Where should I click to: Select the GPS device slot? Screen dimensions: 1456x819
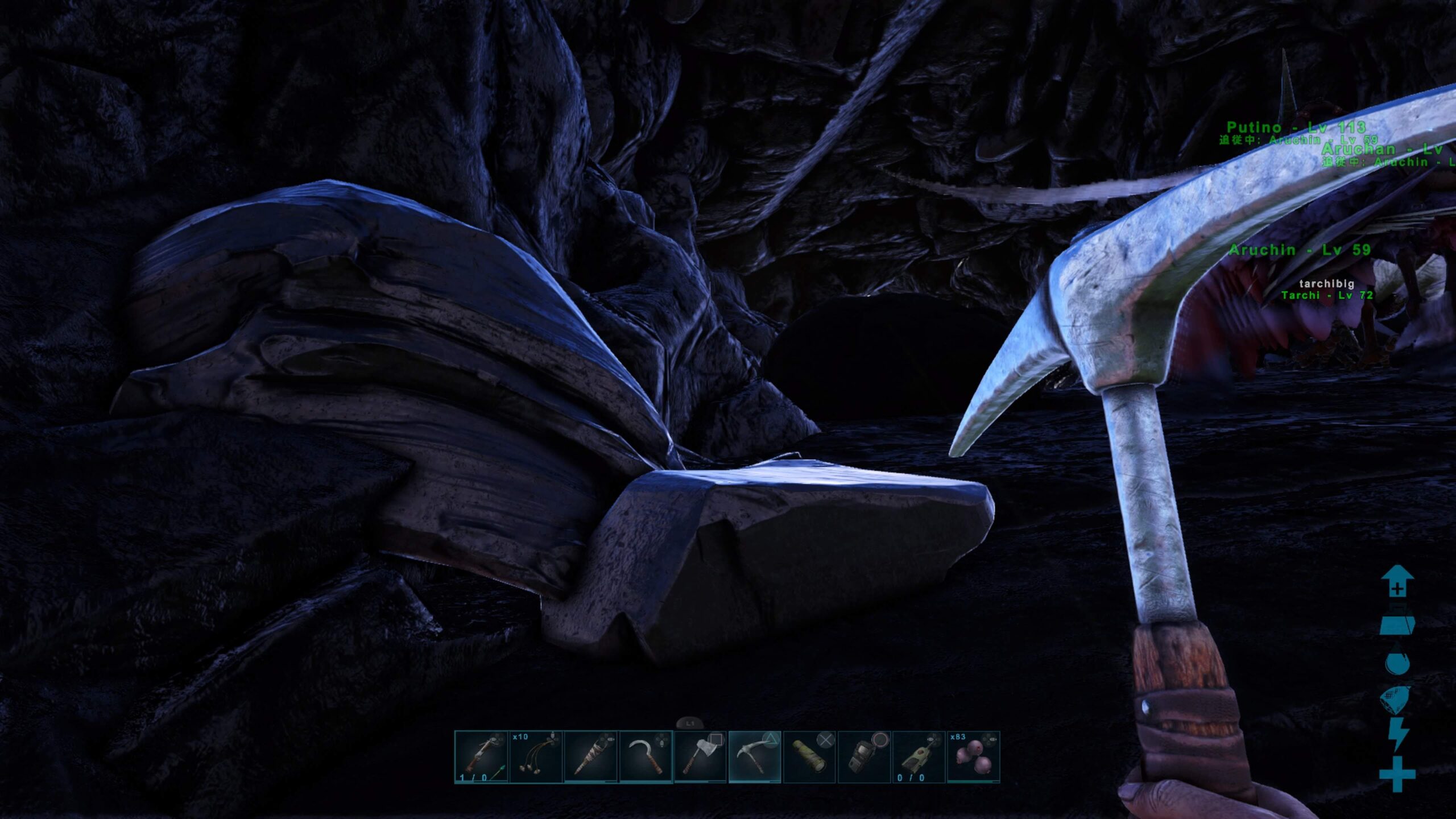click(864, 757)
